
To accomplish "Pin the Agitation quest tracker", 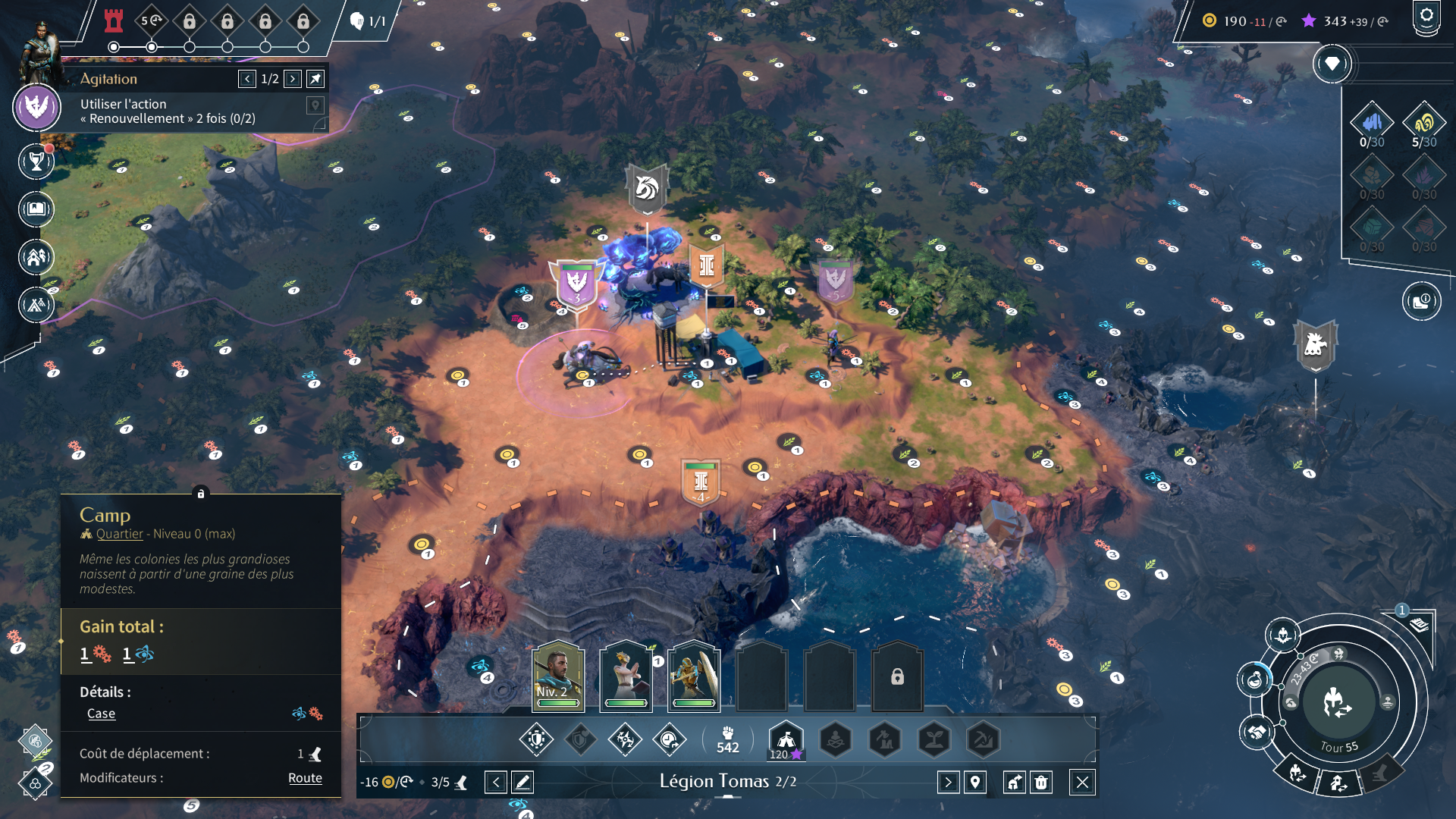I will 315,79.
